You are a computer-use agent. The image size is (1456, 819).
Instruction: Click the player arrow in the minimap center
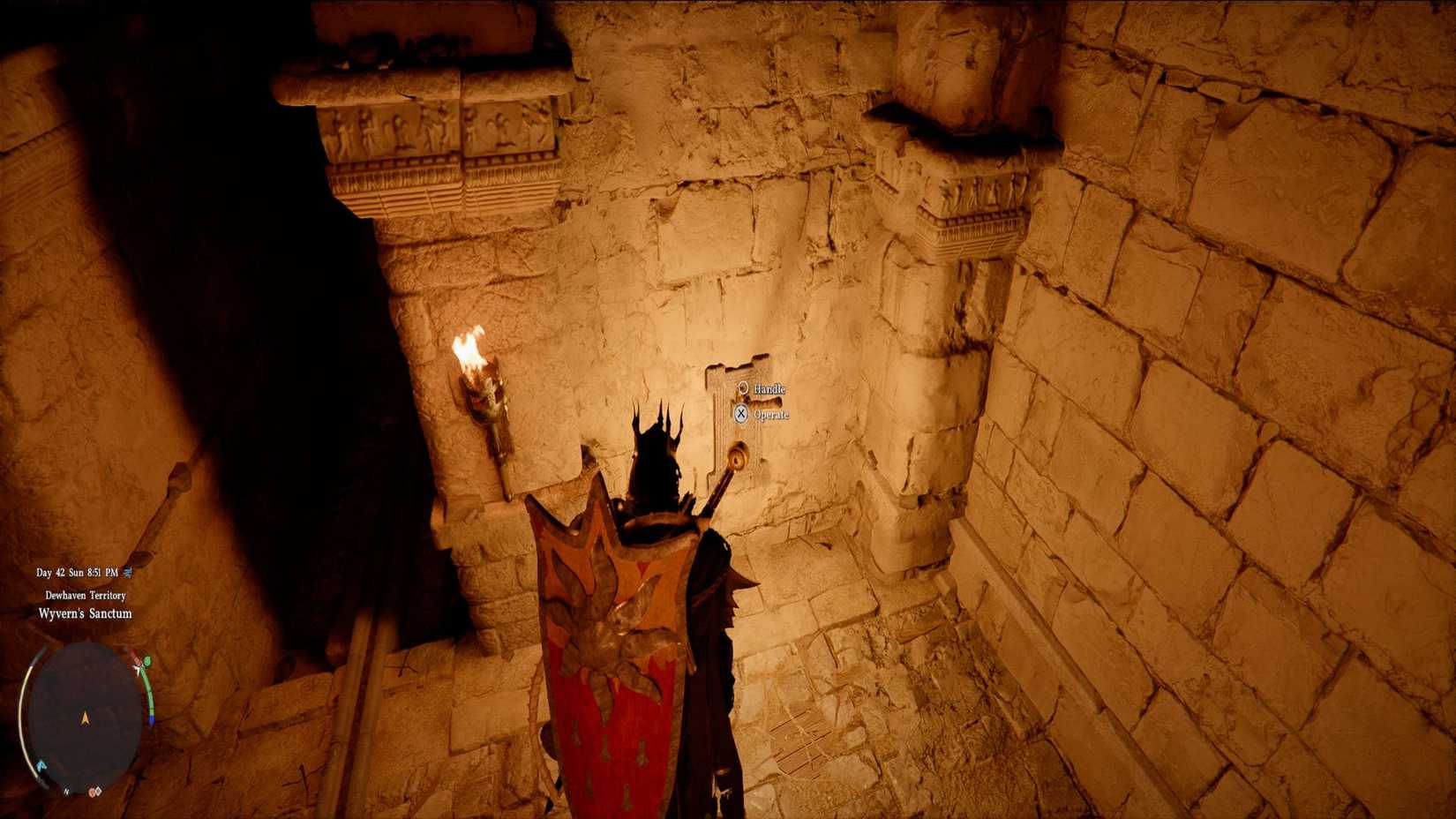pos(85,718)
